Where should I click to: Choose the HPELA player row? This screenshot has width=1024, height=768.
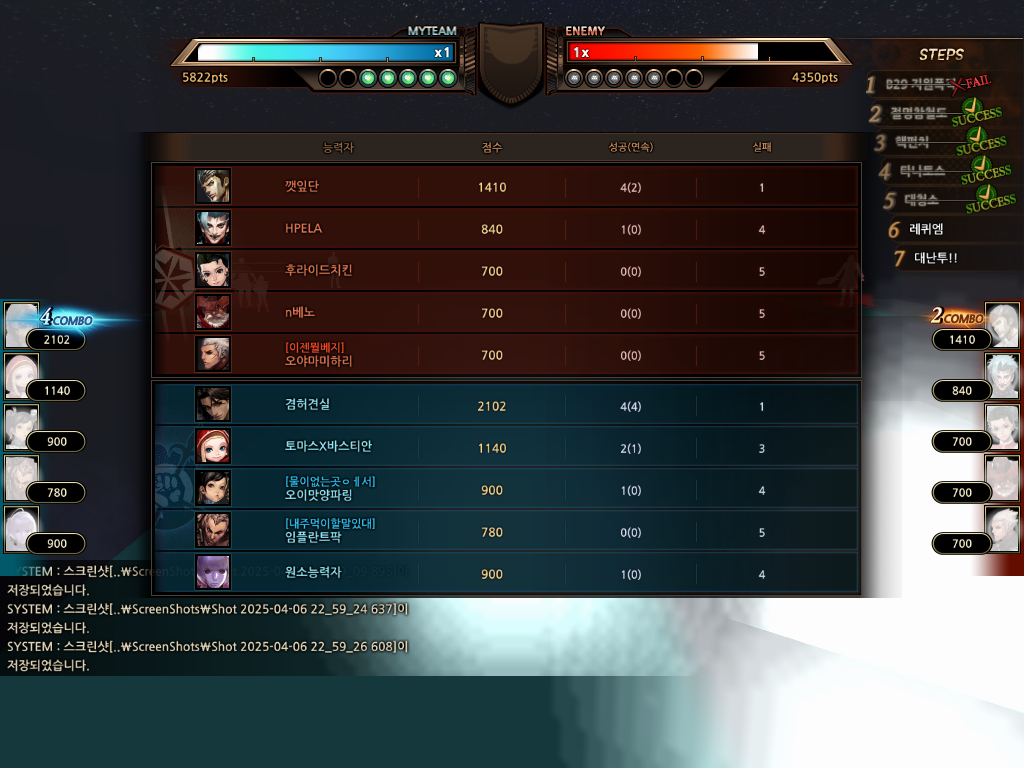click(x=505, y=229)
